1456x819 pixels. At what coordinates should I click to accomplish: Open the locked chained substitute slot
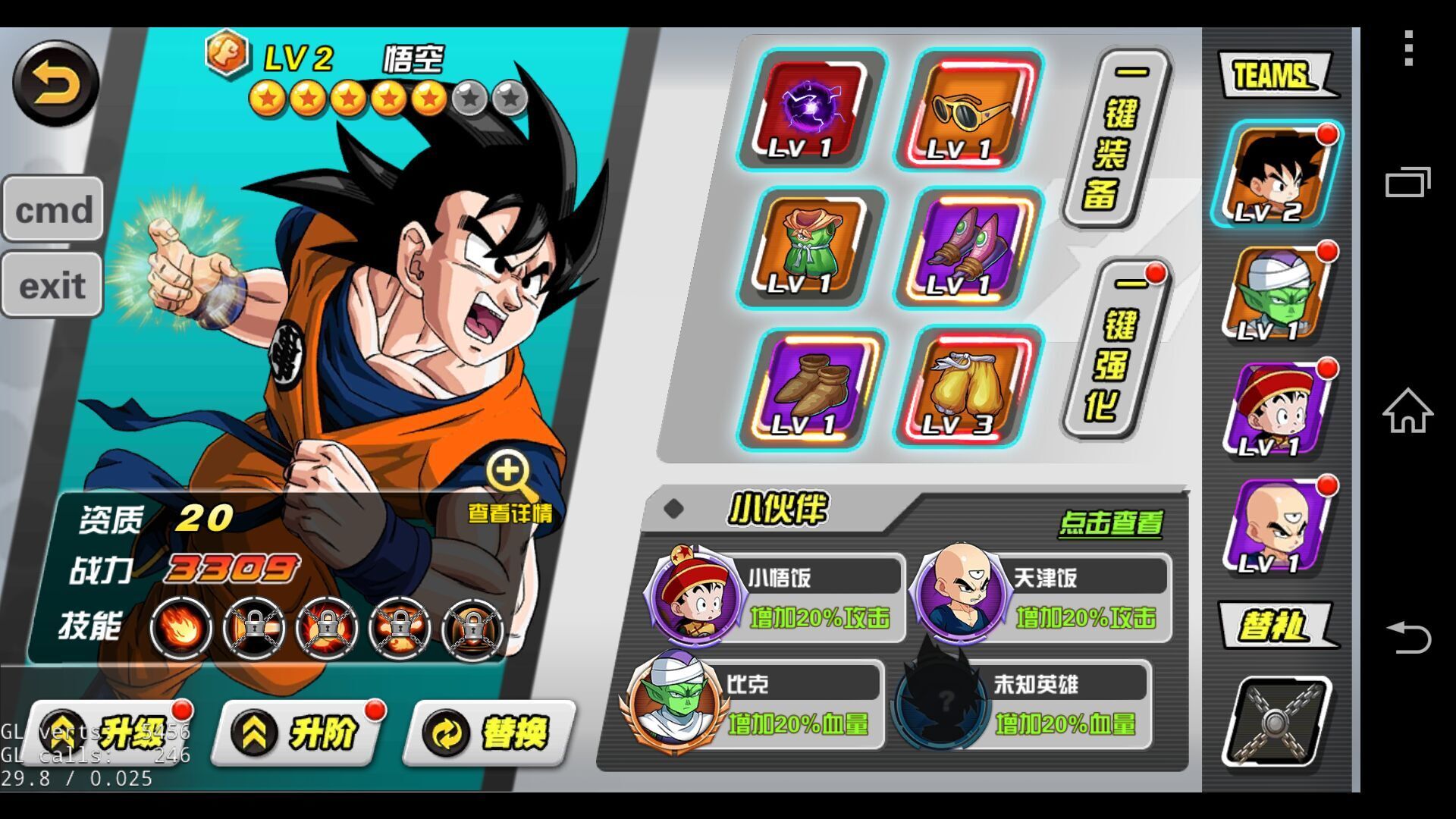[1277, 722]
